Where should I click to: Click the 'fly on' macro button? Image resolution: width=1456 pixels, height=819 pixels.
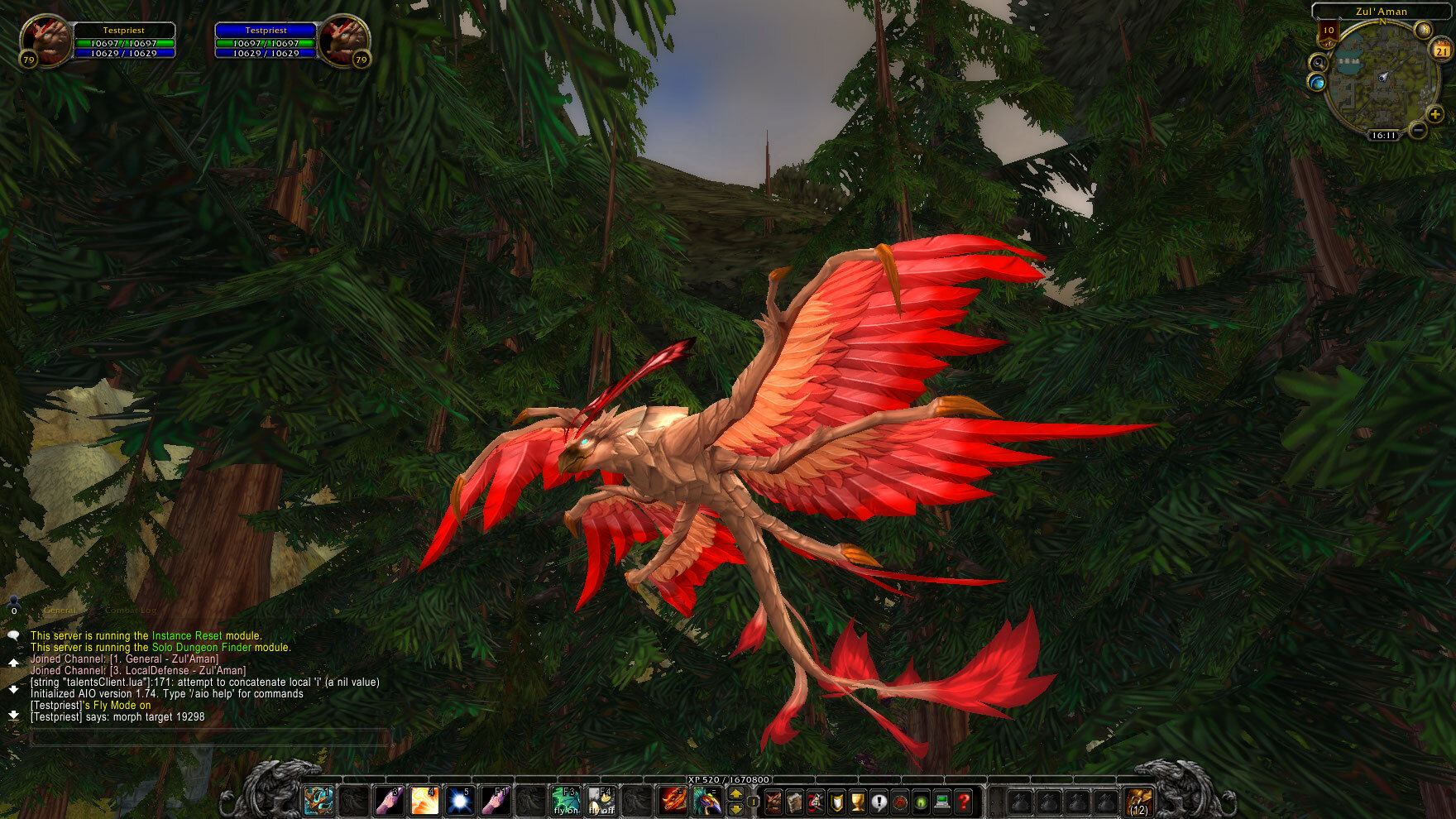pyautogui.click(x=567, y=801)
